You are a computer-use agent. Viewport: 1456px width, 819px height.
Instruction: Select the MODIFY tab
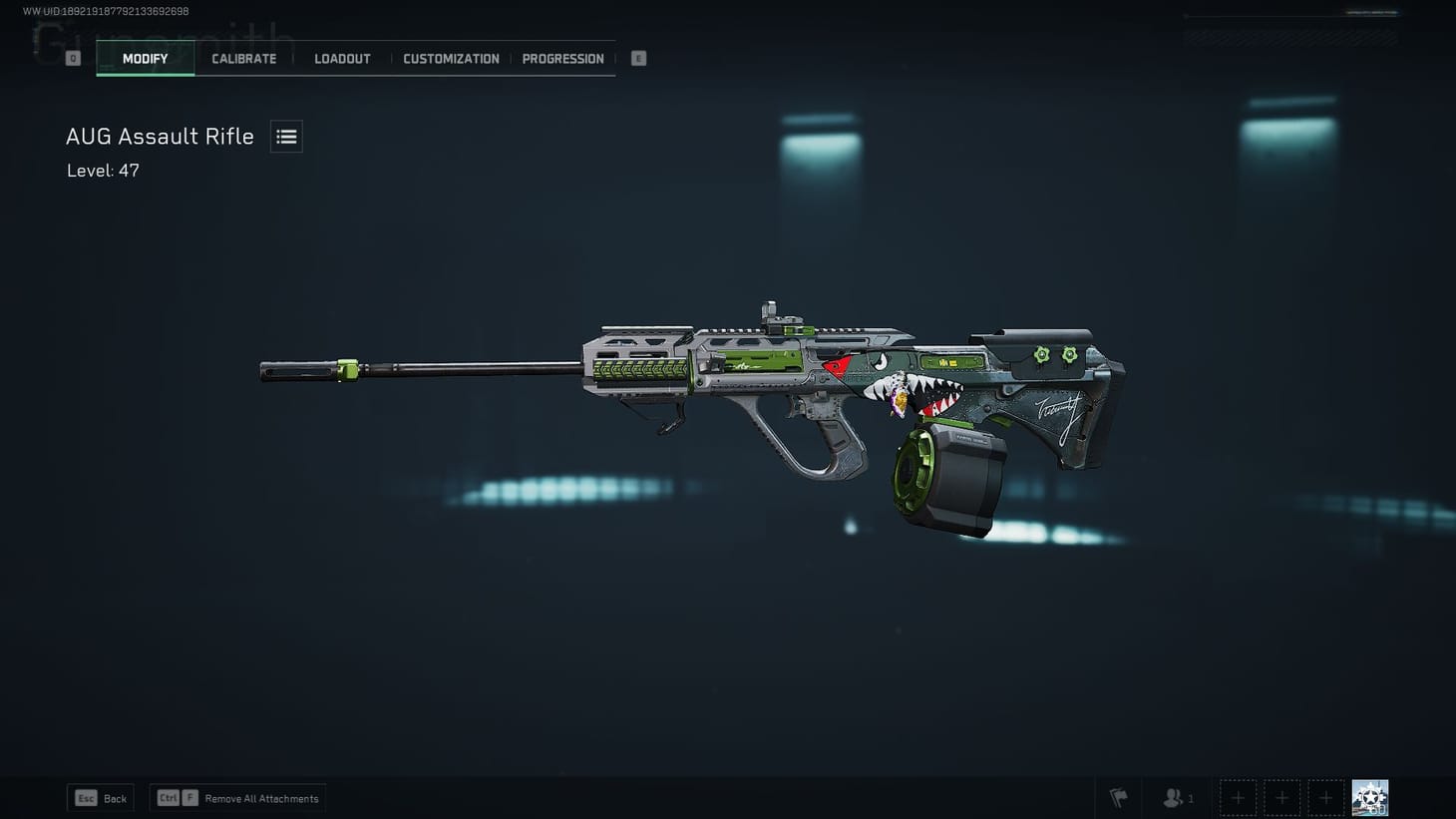145,58
